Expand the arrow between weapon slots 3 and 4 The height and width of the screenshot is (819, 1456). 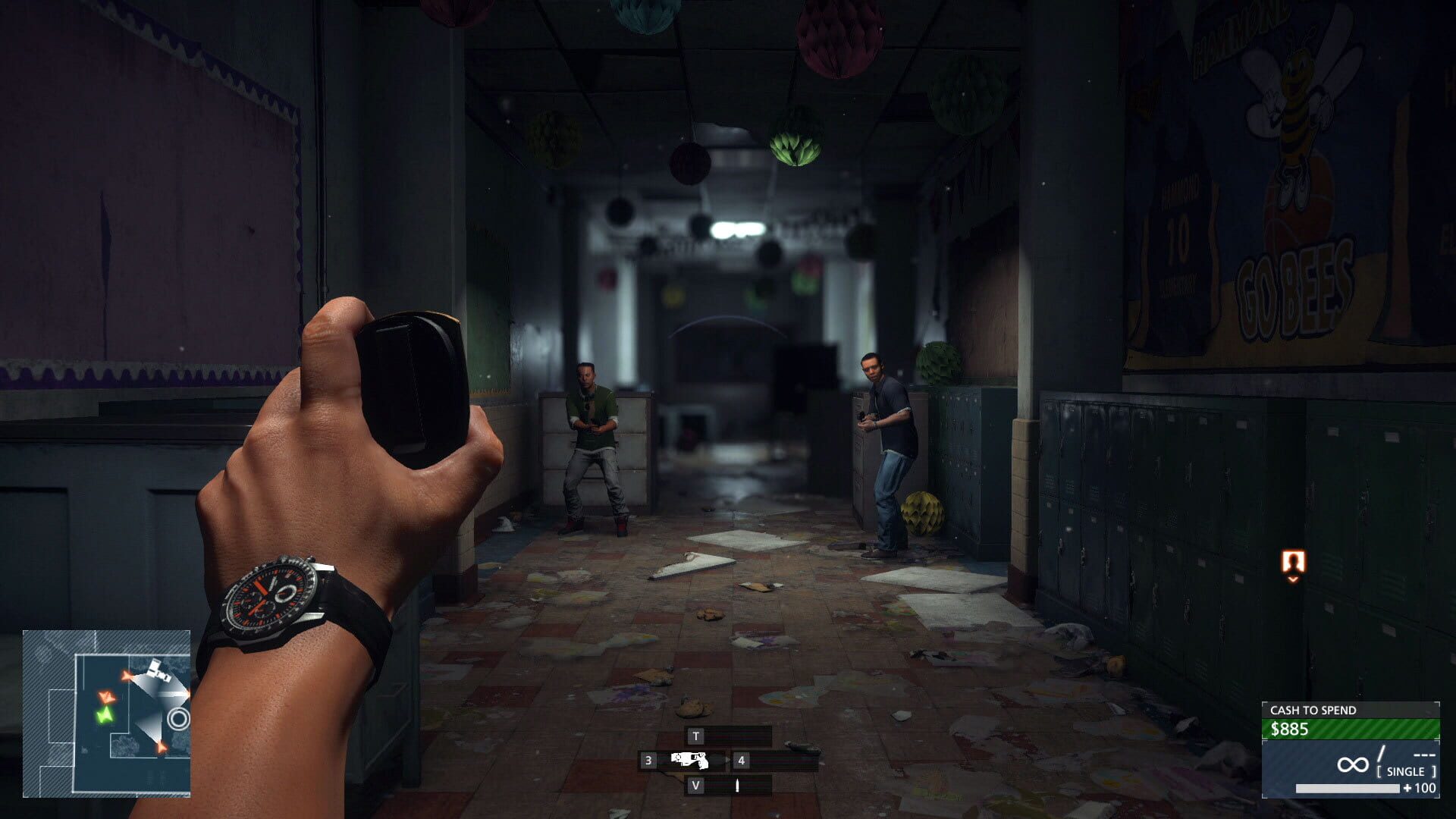(727, 760)
